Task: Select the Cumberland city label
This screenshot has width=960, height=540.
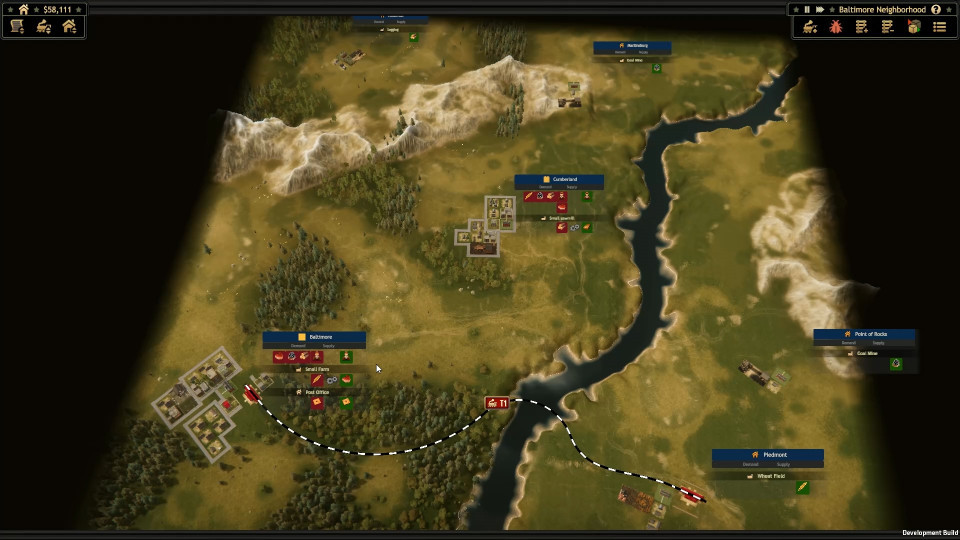Action: (x=559, y=179)
